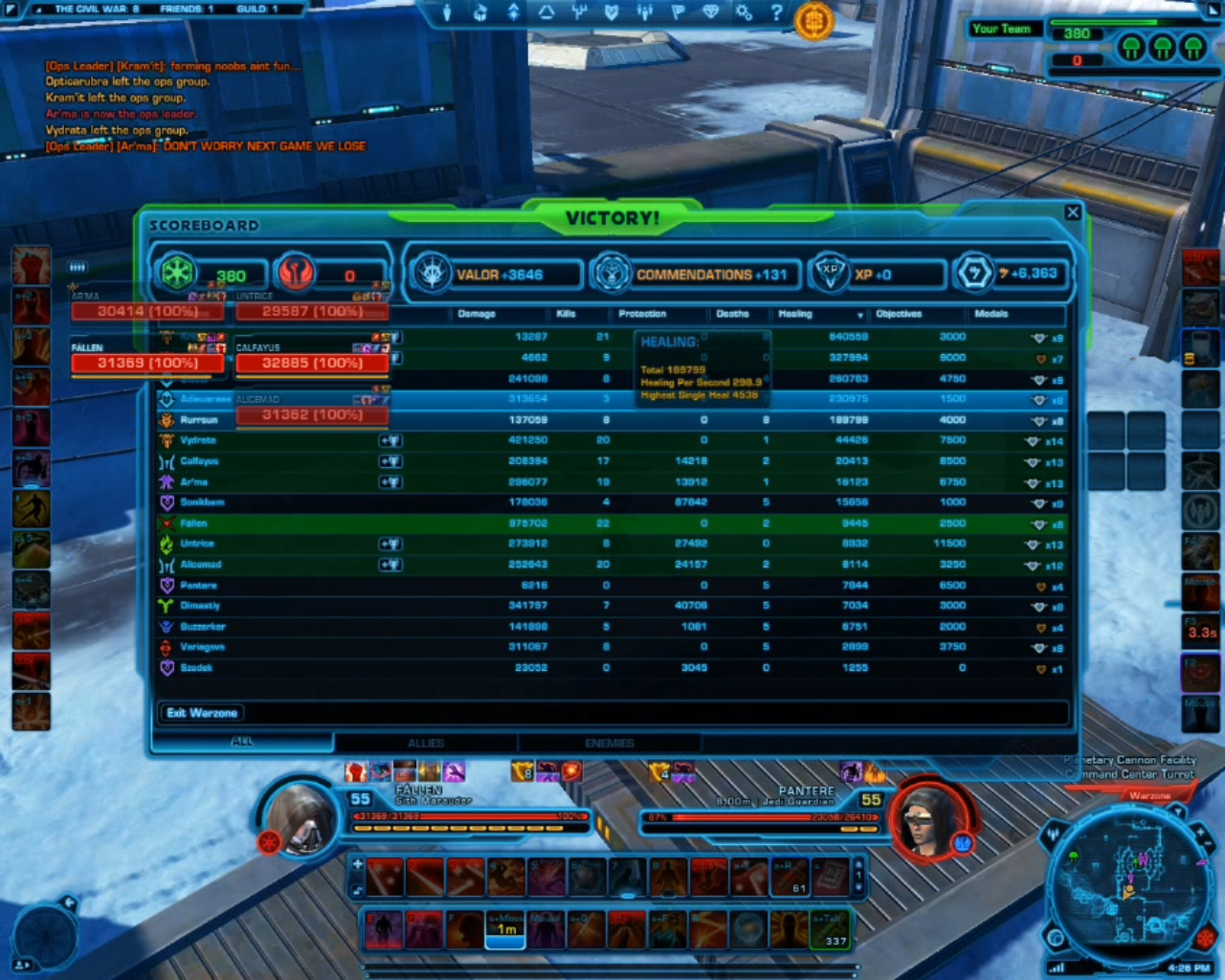Screen dimensions: 1225x980
Task: Close the scoreboard window
Action: click(1073, 212)
